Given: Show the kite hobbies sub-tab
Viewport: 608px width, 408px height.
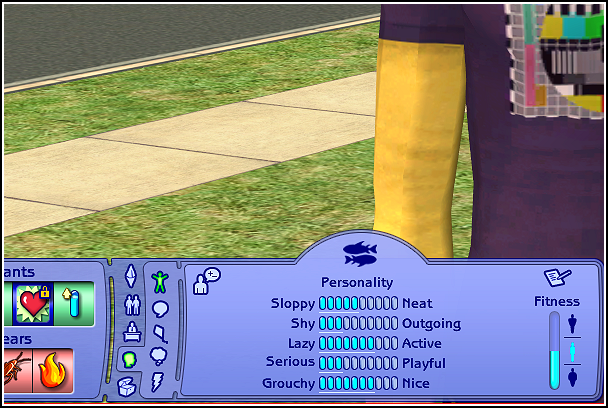Looking at the screenshot, I should click(160, 332).
